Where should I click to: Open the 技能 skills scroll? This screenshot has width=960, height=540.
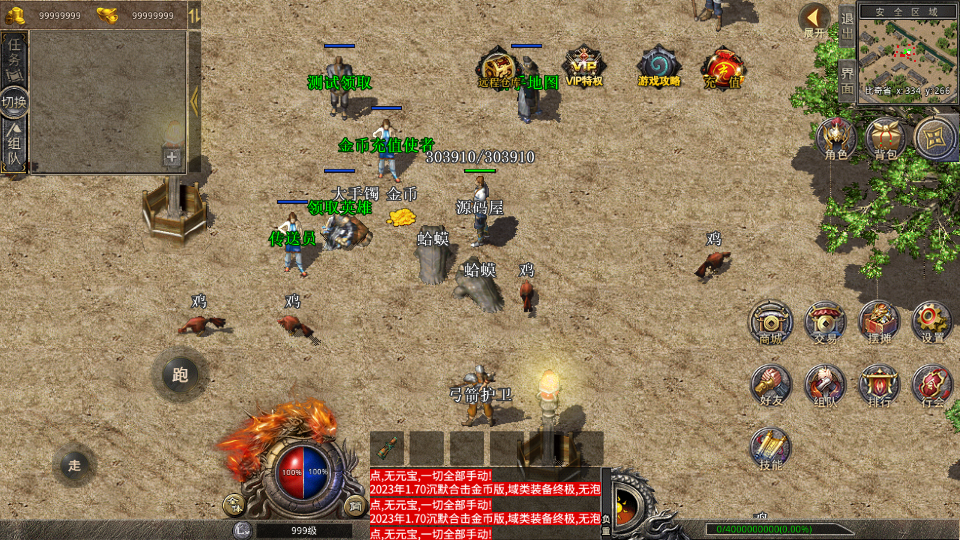pyautogui.click(x=771, y=448)
